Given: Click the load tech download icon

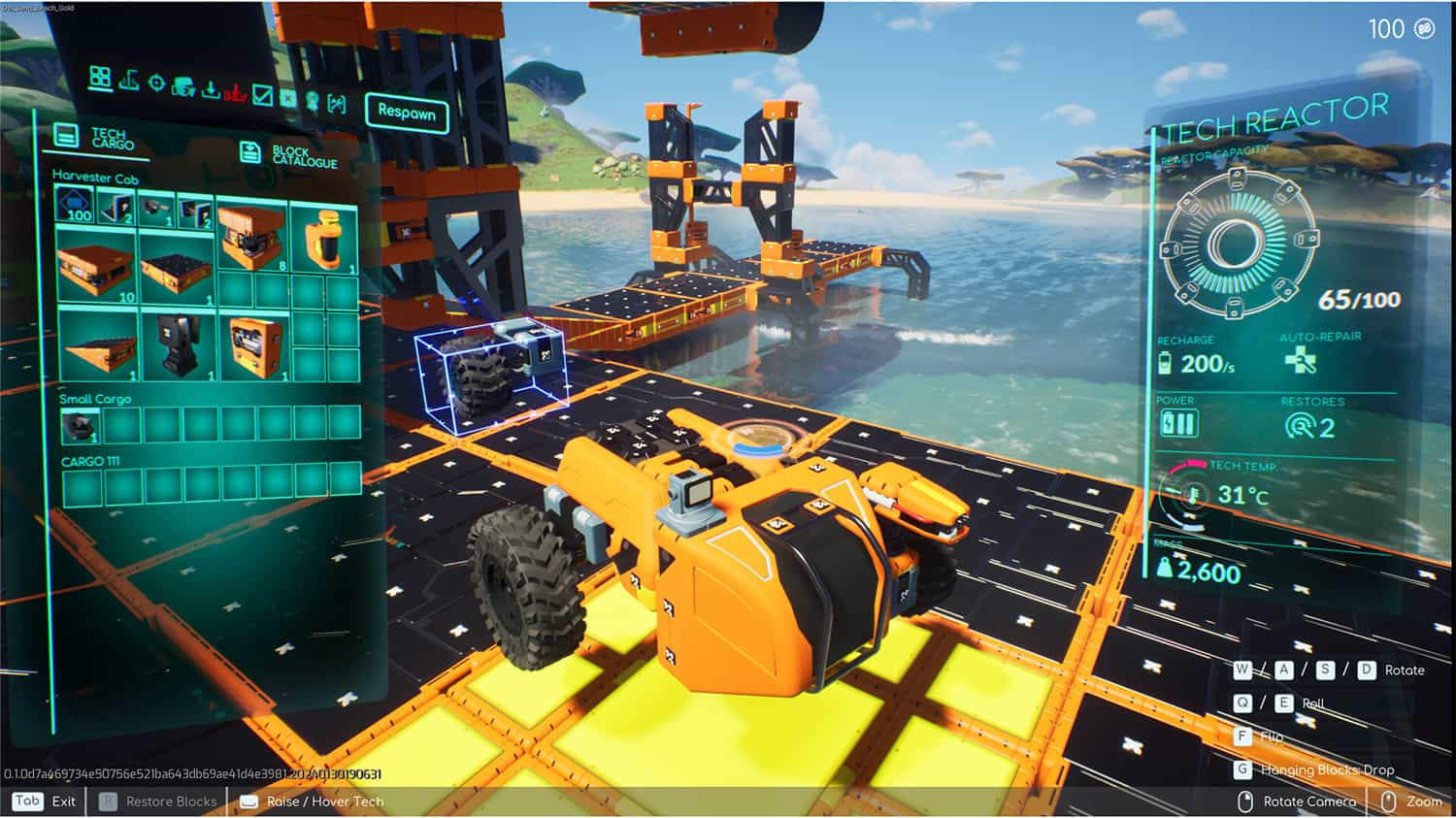Looking at the screenshot, I should pyautogui.click(x=211, y=90).
